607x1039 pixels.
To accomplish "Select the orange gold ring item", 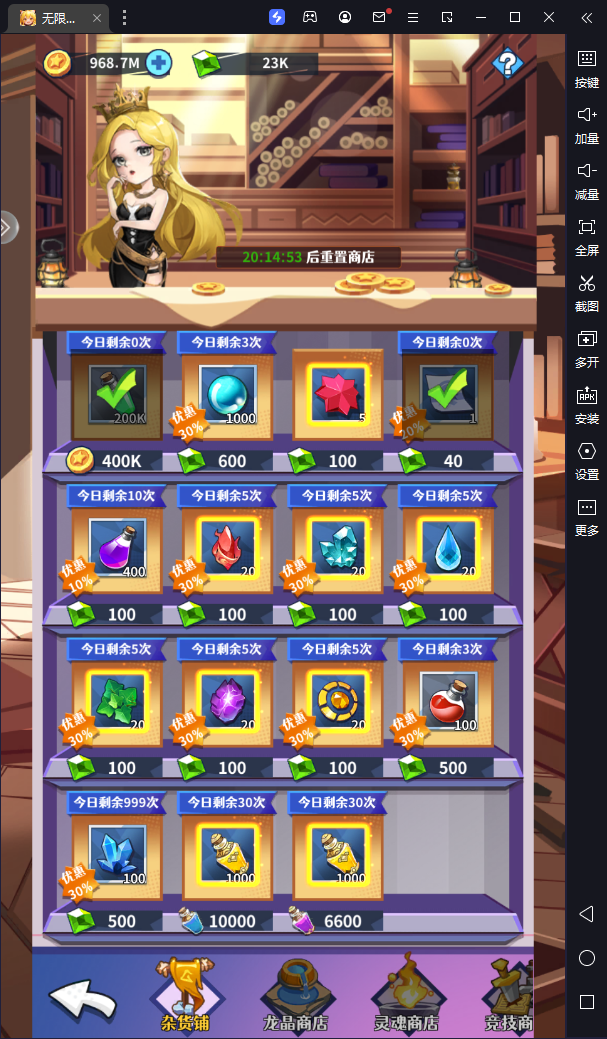I will [x=338, y=702].
